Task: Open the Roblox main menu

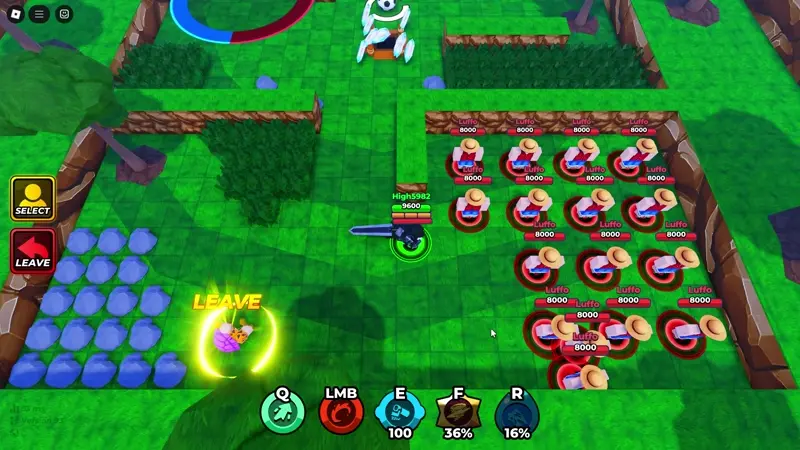Action: pos(15,14)
